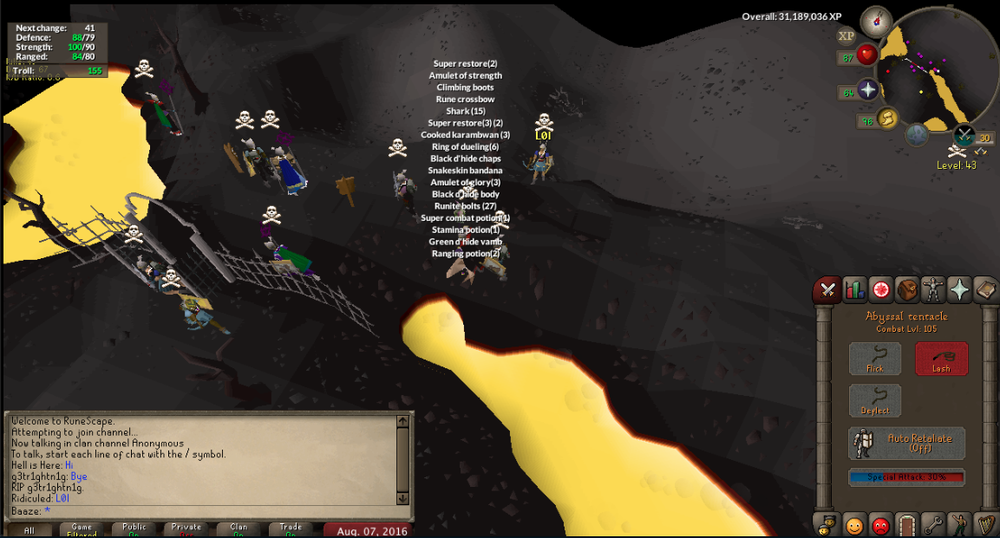Select the Flick attack style

tap(875, 358)
